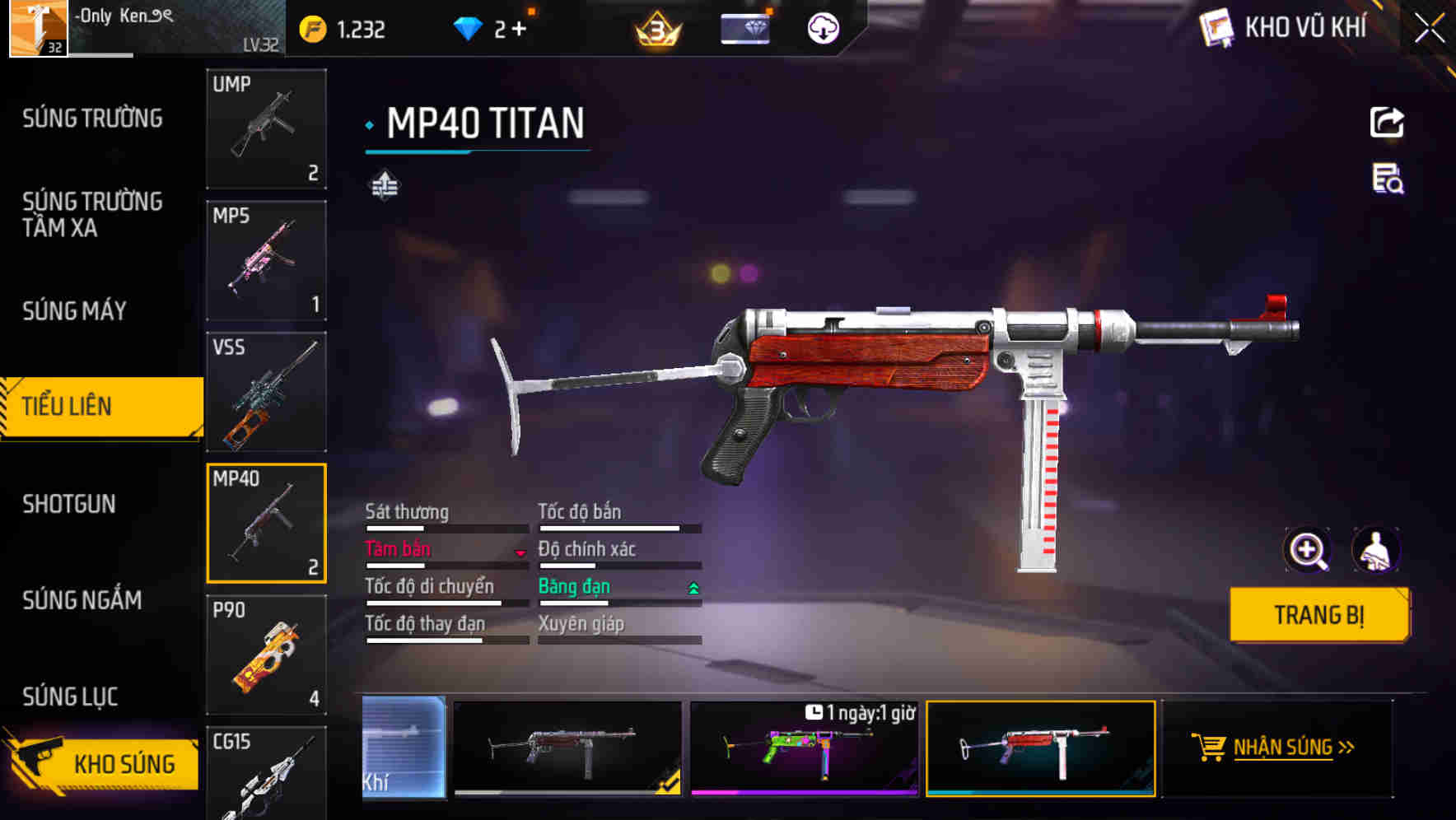Equip the MP40 Titan with TRANG BỊ
1456x820 pixels.
pyautogui.click(x=1318, y=615)
